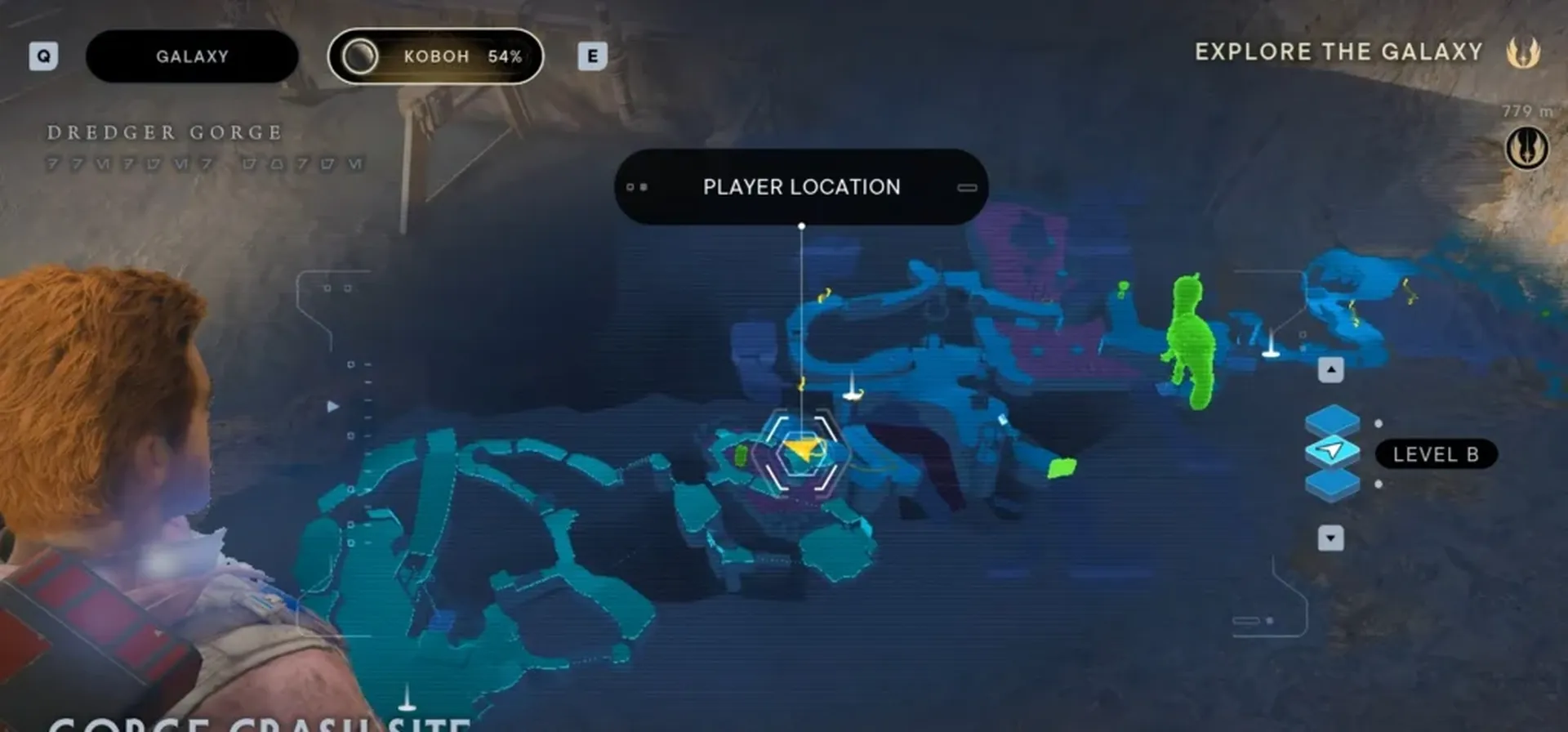The height and width of the screenshot is (732, 1568).
Task: Select the yellow collectible marker above the player
Action: pyautogui.click(x=802, y=382)
